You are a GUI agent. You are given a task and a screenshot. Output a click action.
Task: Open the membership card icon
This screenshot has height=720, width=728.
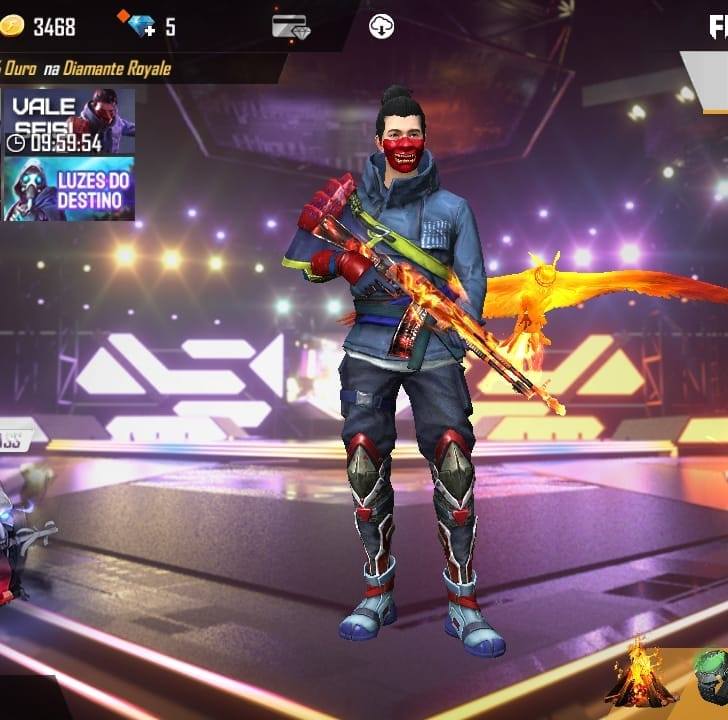290,27
